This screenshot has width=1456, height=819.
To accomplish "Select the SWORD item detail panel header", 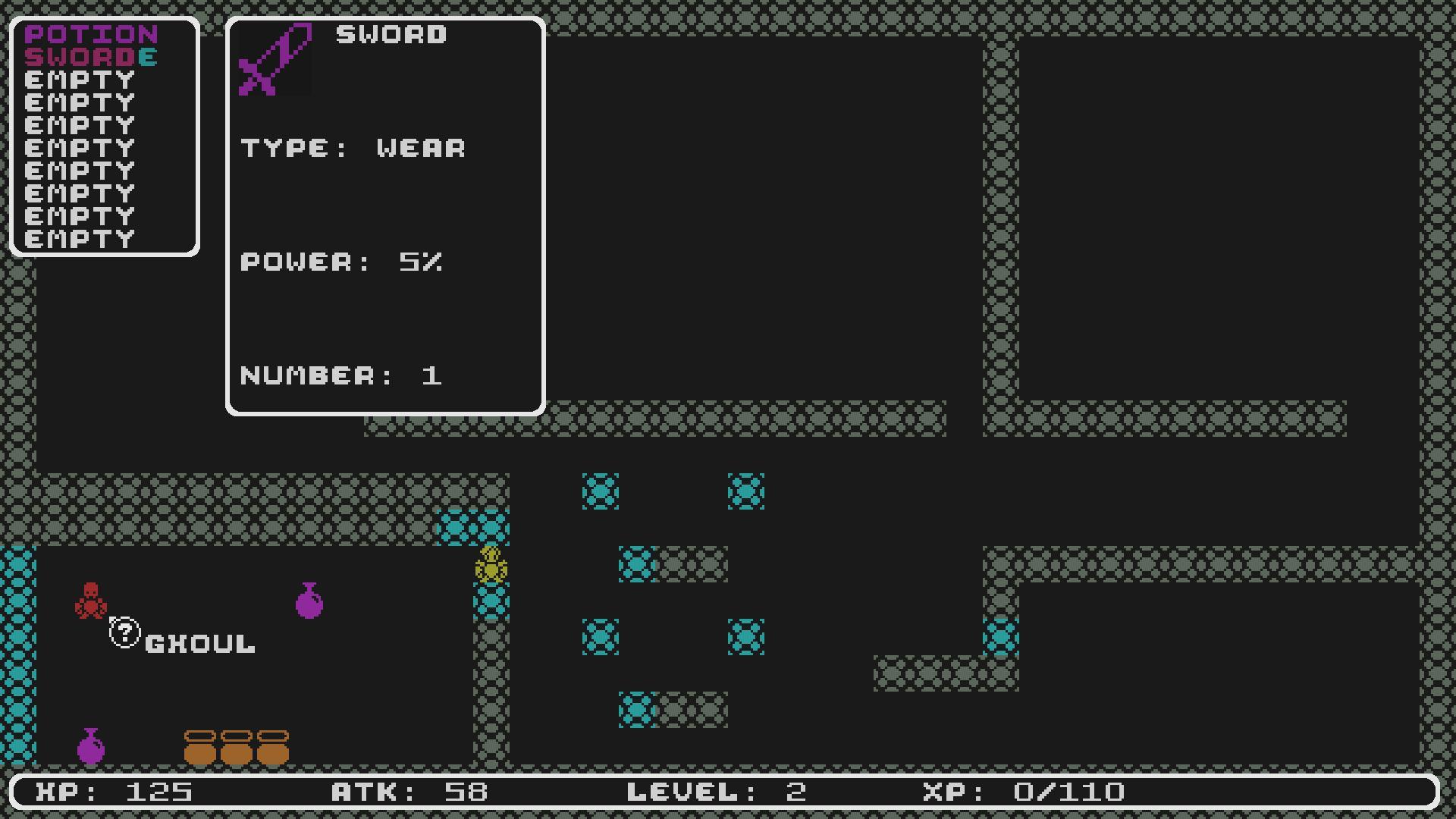I will click(391, 34).
